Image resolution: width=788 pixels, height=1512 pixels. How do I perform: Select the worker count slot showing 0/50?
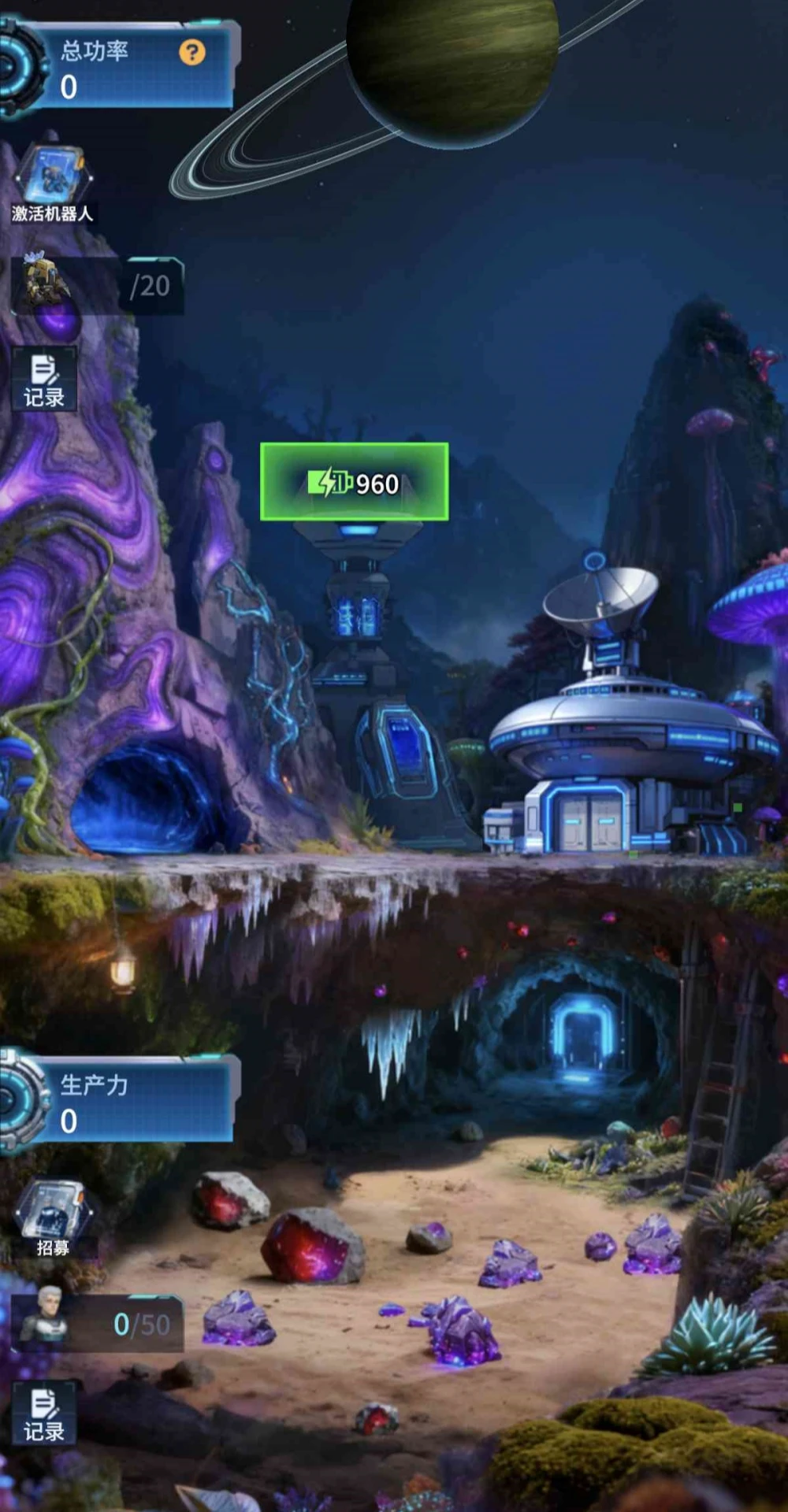click(x=98, y=1324)
